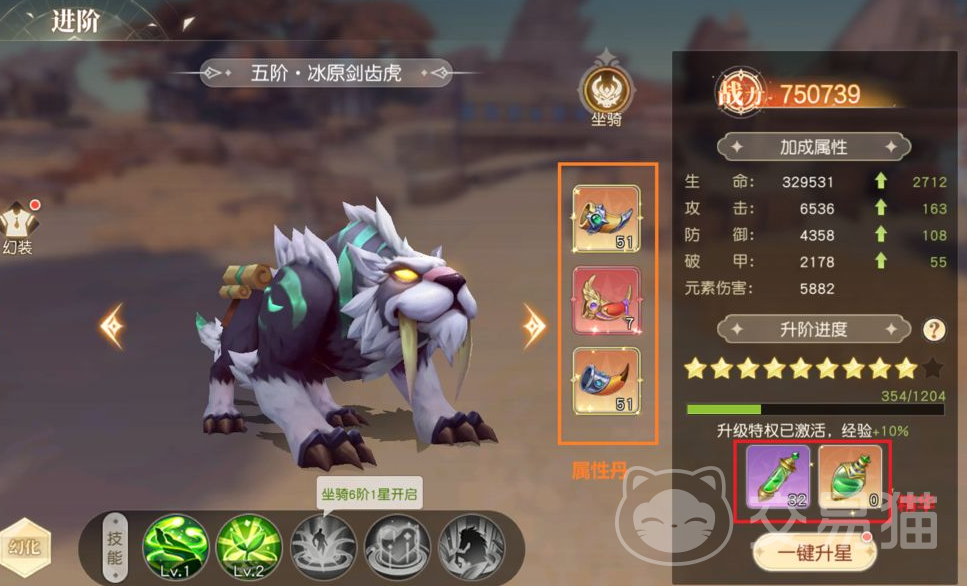Inspect the locked skill under the 6阶1星 tooltip

click(322, 545)
